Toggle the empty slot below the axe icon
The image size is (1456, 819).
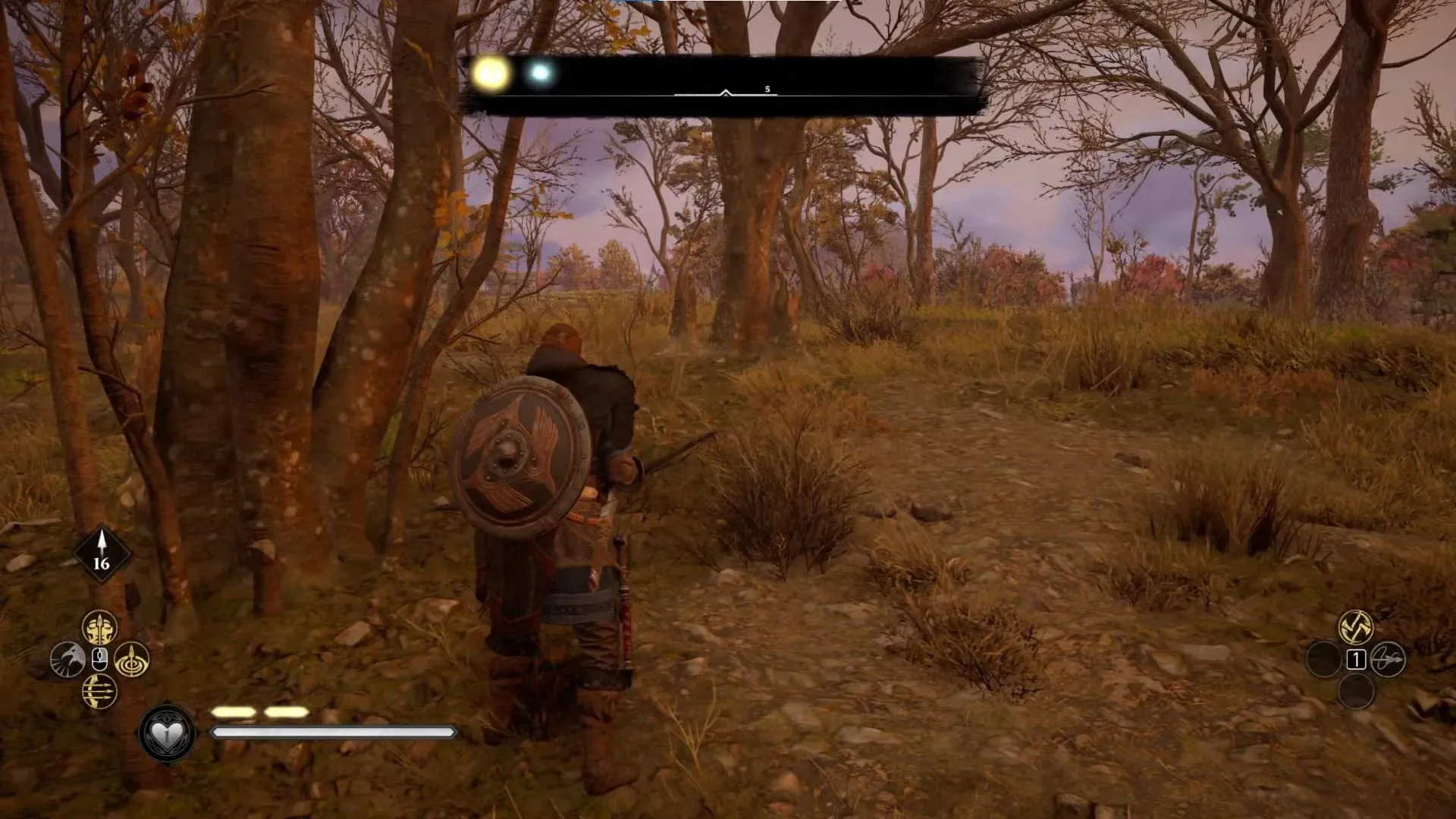pos(1357,692)
